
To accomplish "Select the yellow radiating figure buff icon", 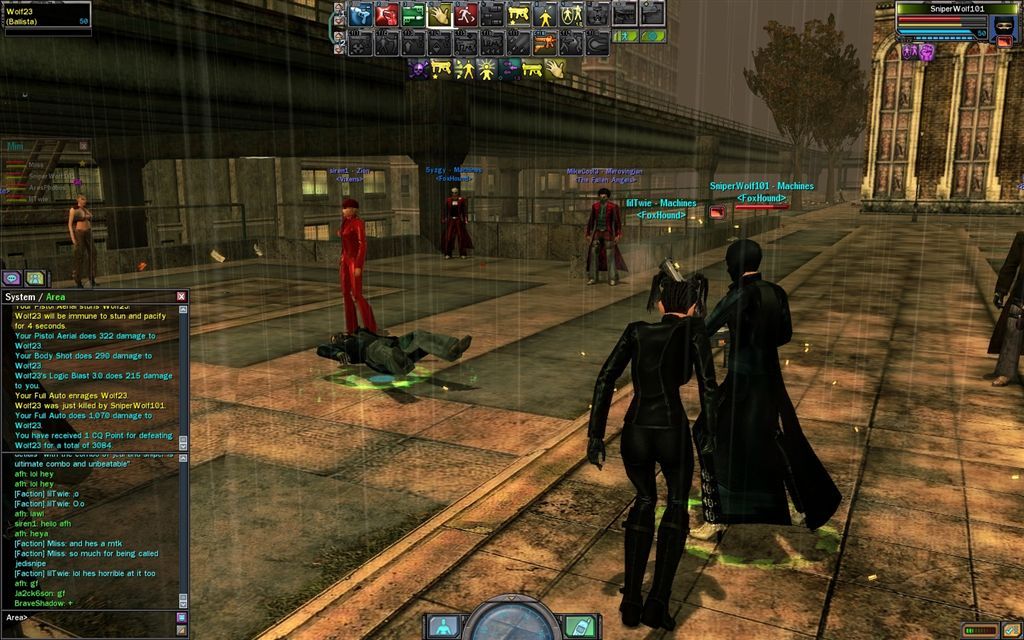I will click(487, 69).
